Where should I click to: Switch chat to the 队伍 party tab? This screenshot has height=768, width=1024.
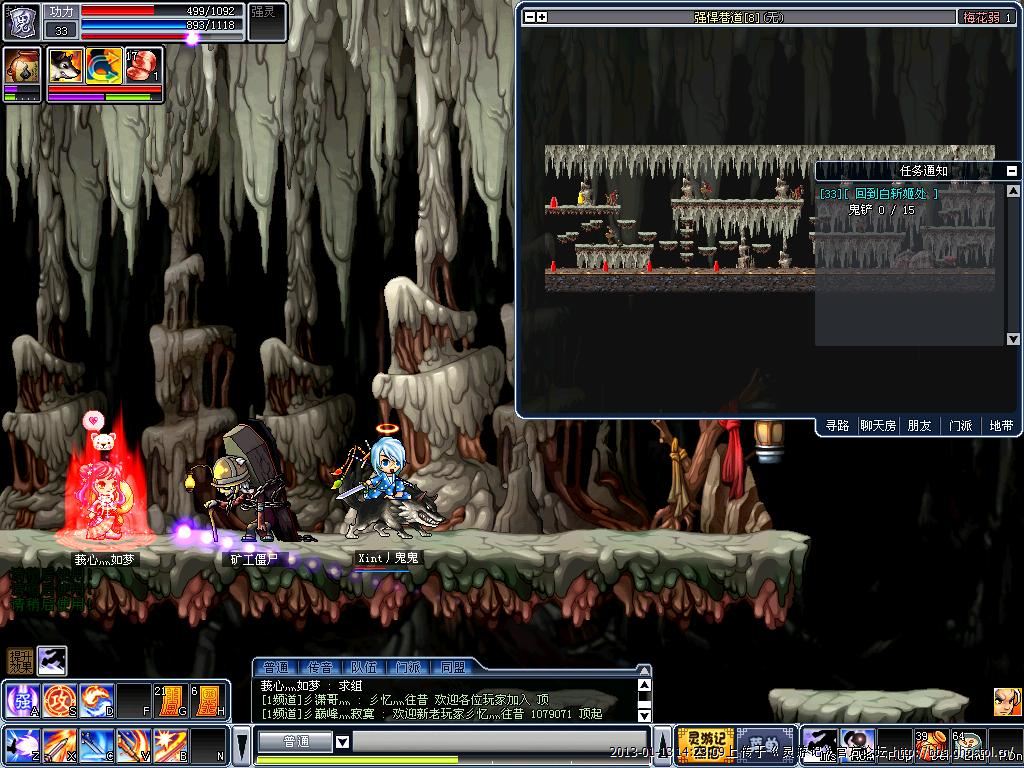tap(364, 667)
